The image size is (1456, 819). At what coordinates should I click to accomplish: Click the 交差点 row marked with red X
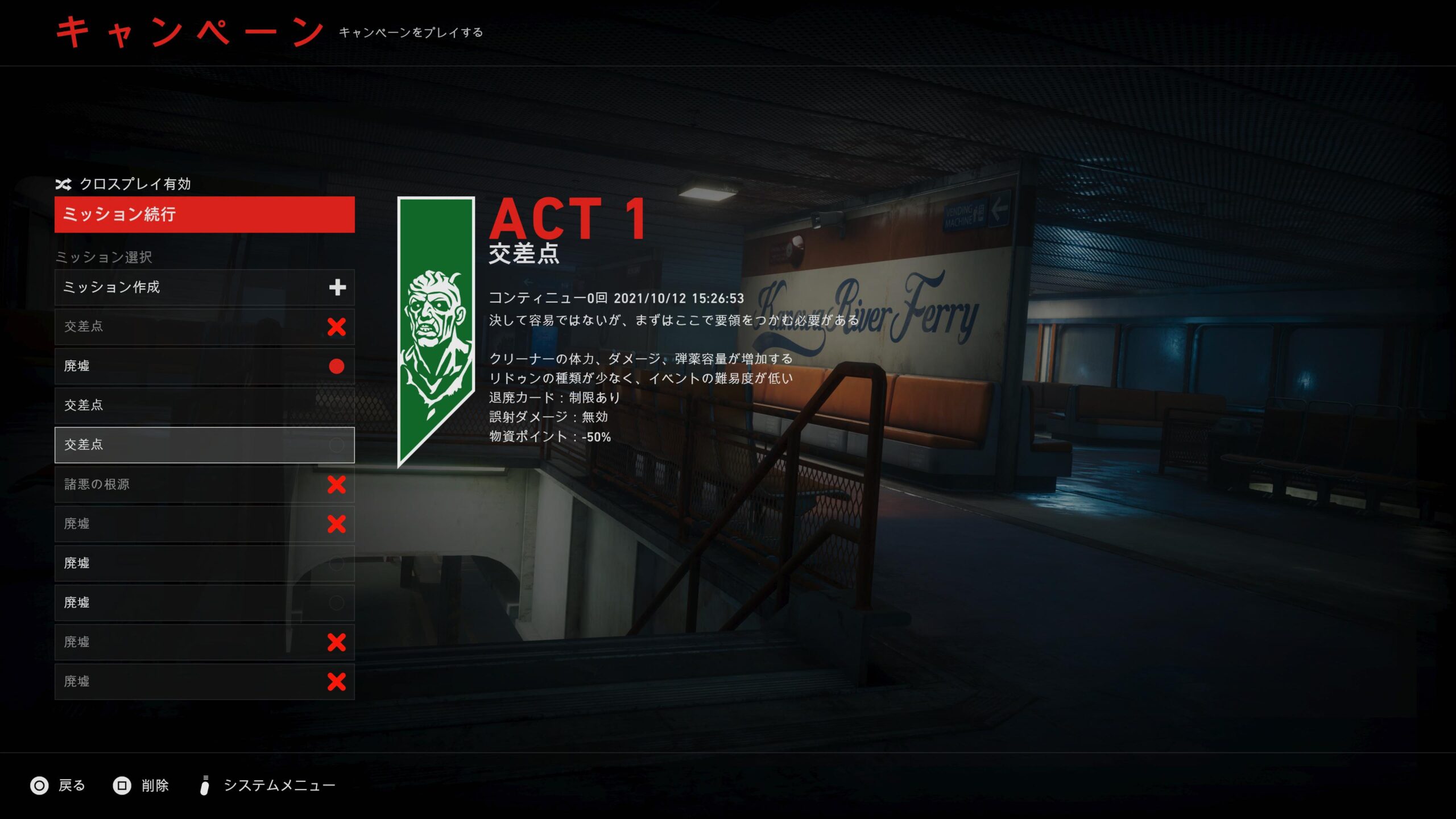point(204,326)
